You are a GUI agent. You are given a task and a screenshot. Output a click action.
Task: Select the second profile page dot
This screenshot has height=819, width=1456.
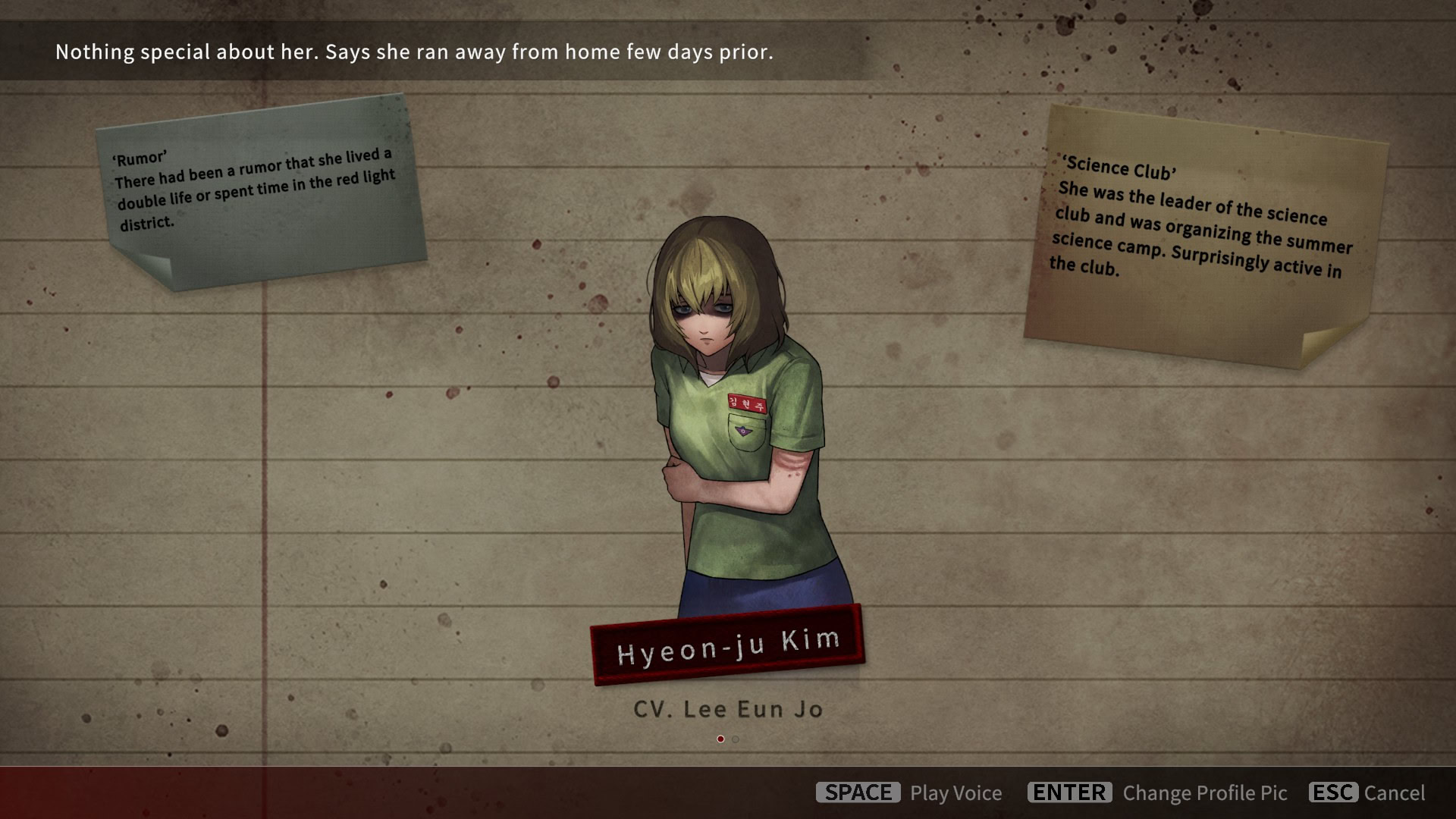click(735, 739)
